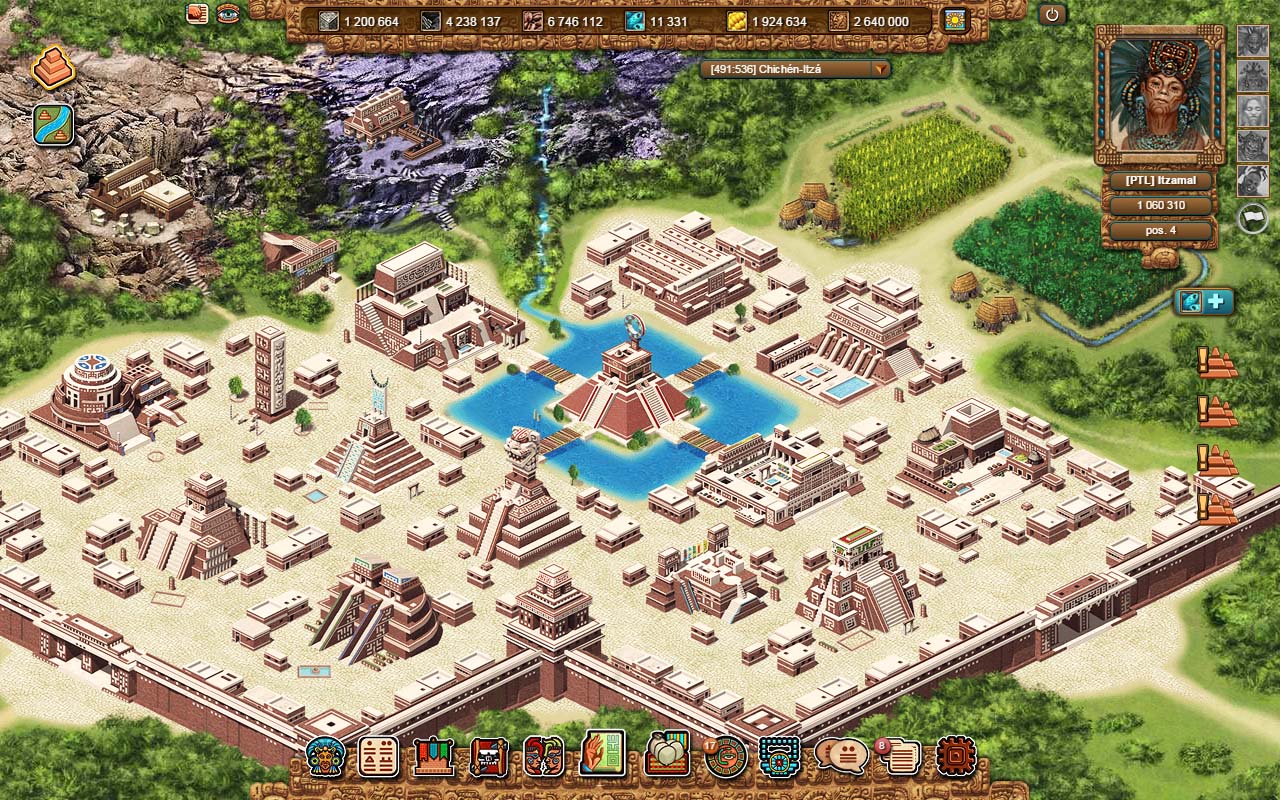Screen dimensions: 1280x800
Task: Open the orange pyramid city view icon
Action: point(53,67)
